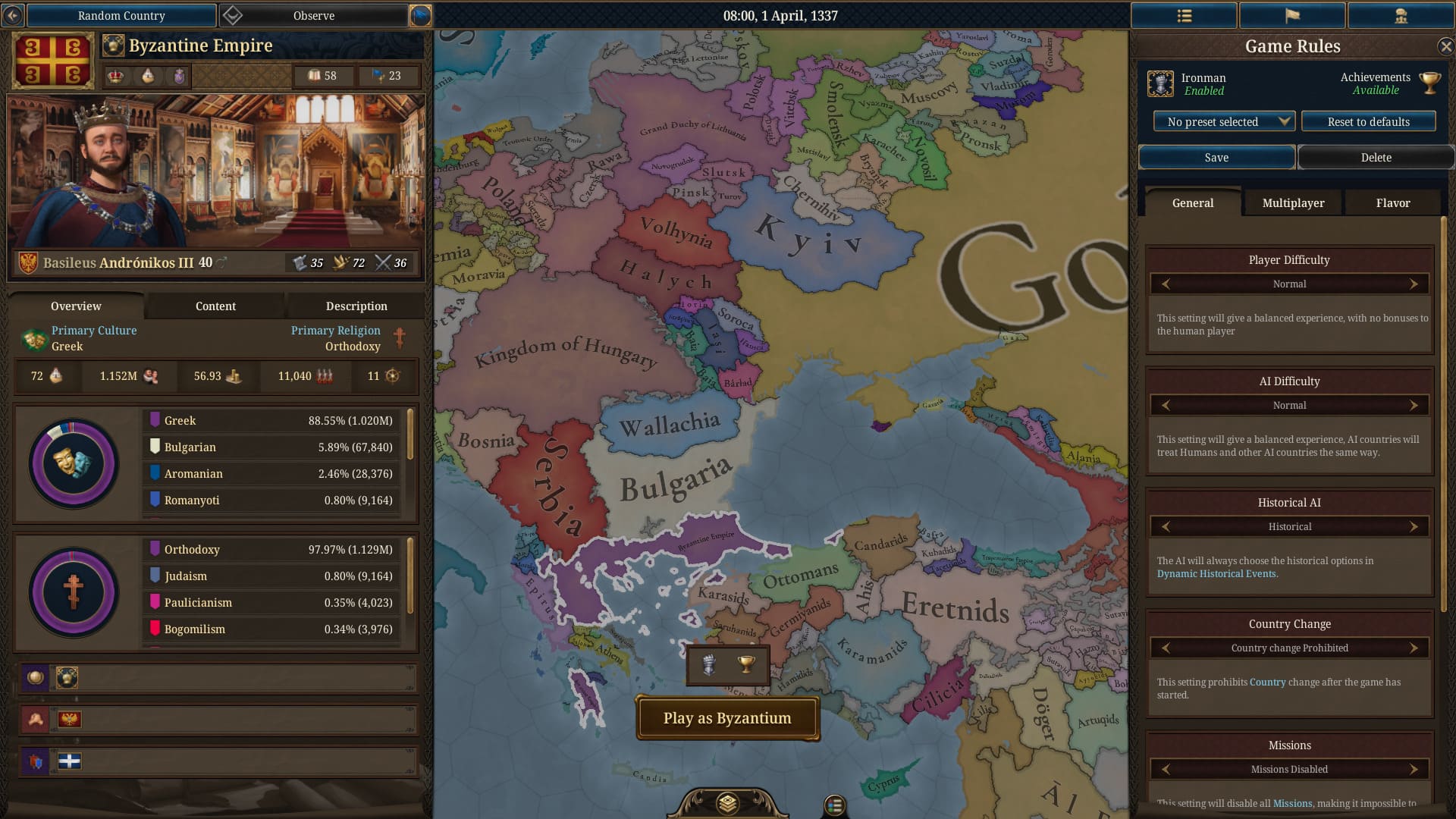Click Reset to defaults

[1368, 121]
